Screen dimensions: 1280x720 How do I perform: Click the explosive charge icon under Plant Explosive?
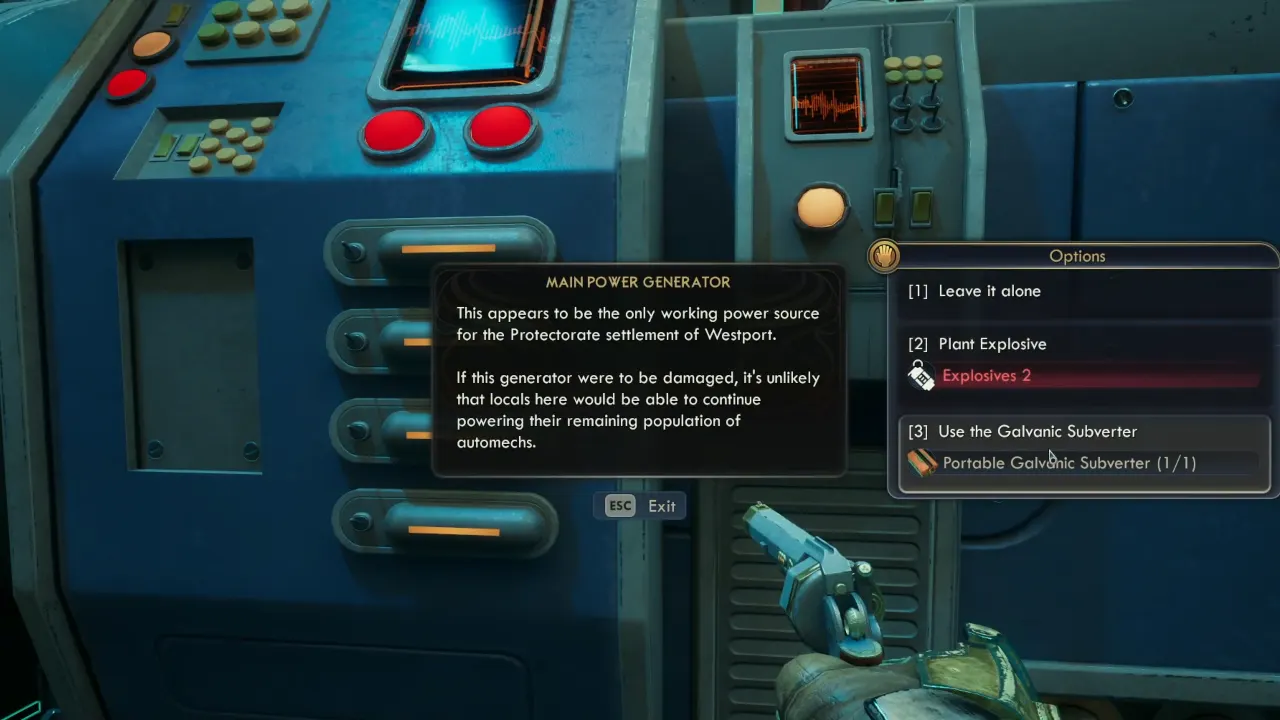point(922,376)
